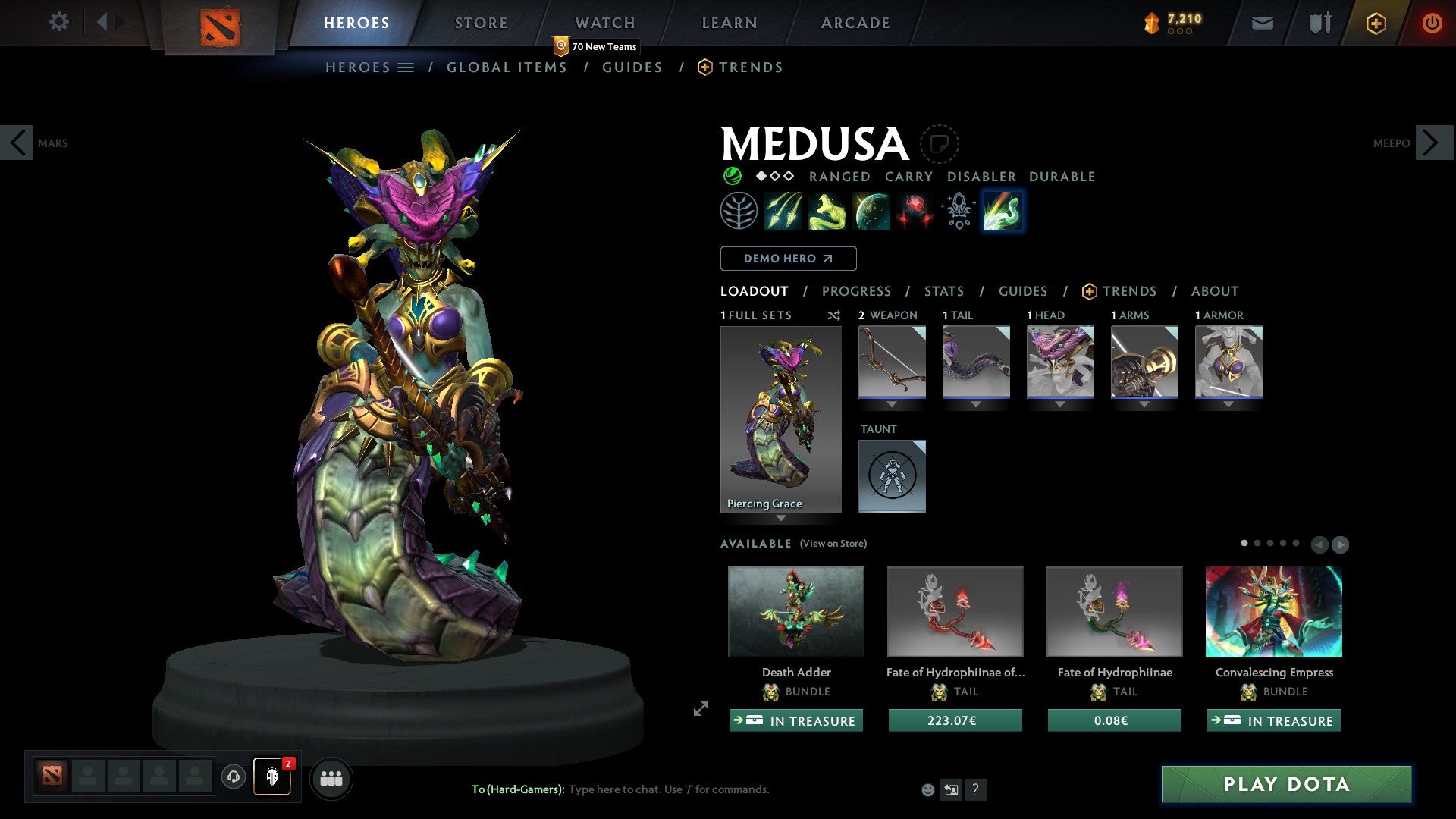View the Mystic Snake ability icon

827,211
